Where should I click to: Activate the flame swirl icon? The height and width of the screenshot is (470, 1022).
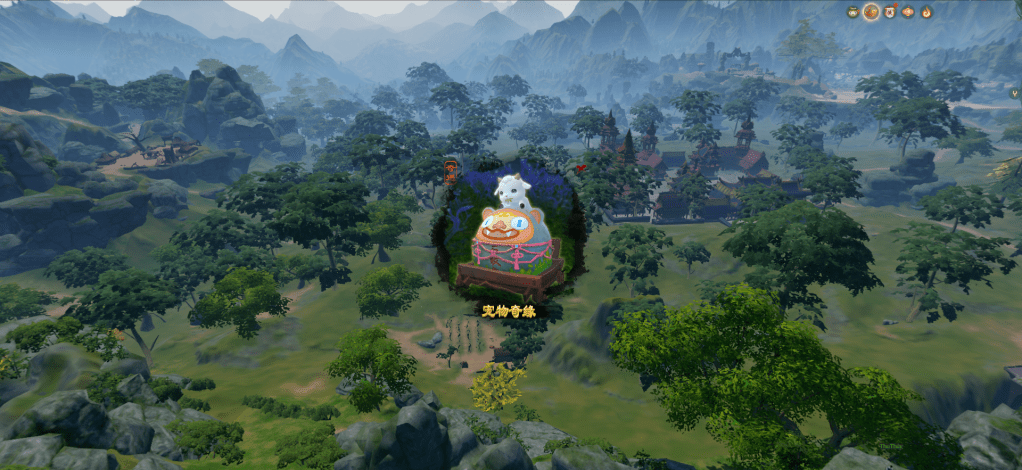pos(926,12)
